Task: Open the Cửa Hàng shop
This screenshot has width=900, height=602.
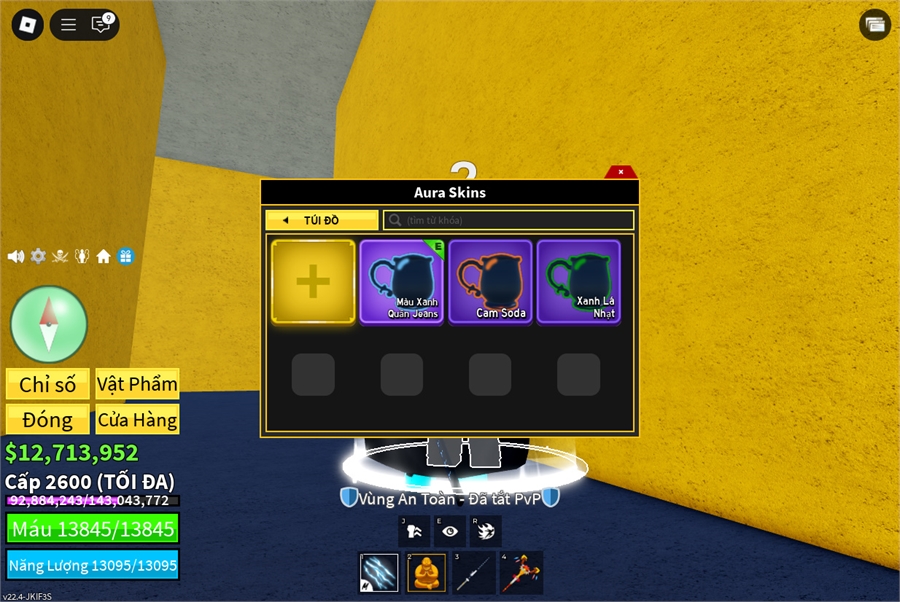Action: point(137,420)
